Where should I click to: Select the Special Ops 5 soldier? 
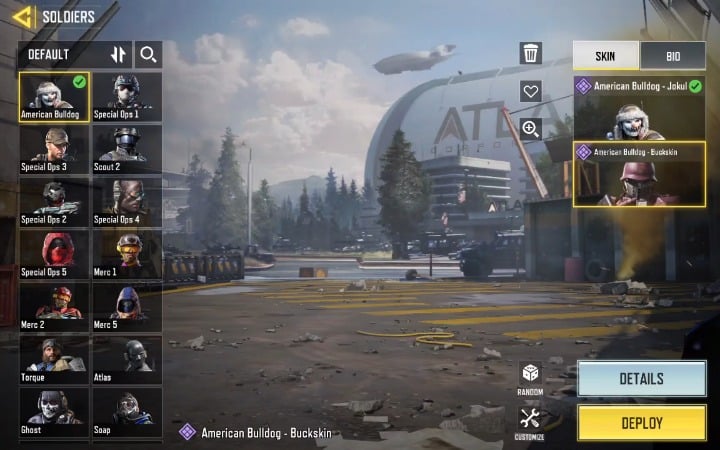tap(54, 254)
